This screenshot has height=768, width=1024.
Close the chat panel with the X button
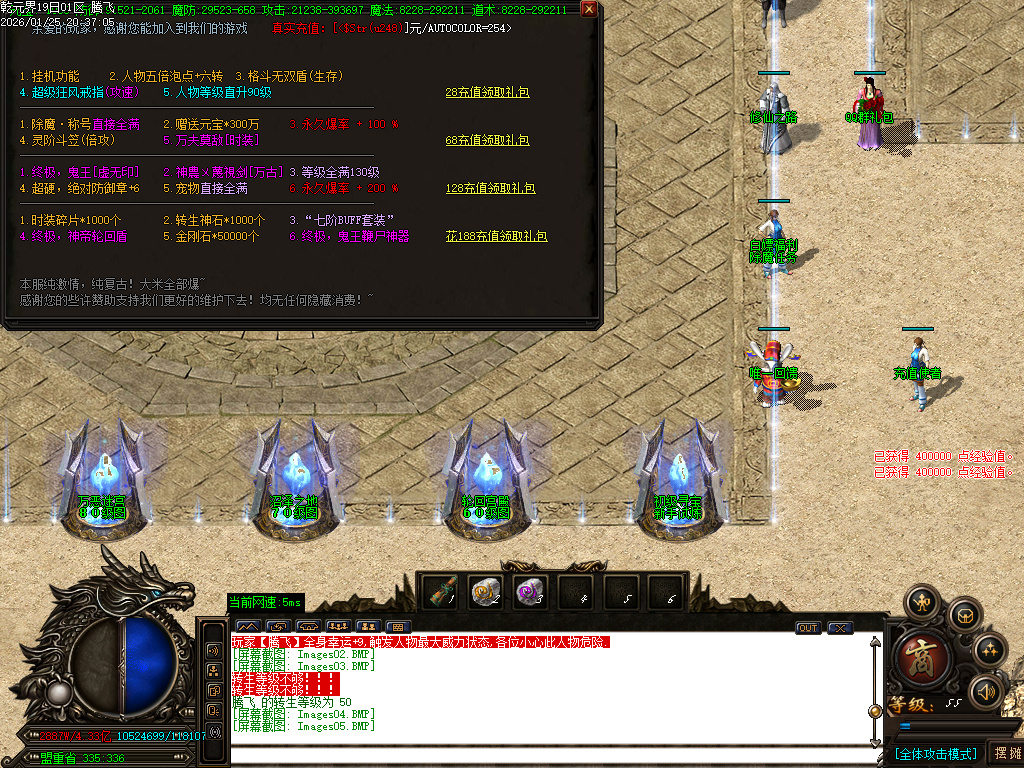840,628
